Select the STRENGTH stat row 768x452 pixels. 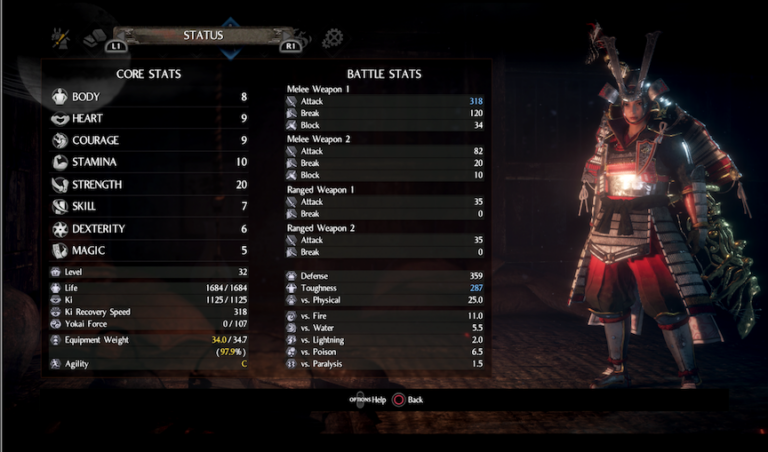tap(150, 185)
